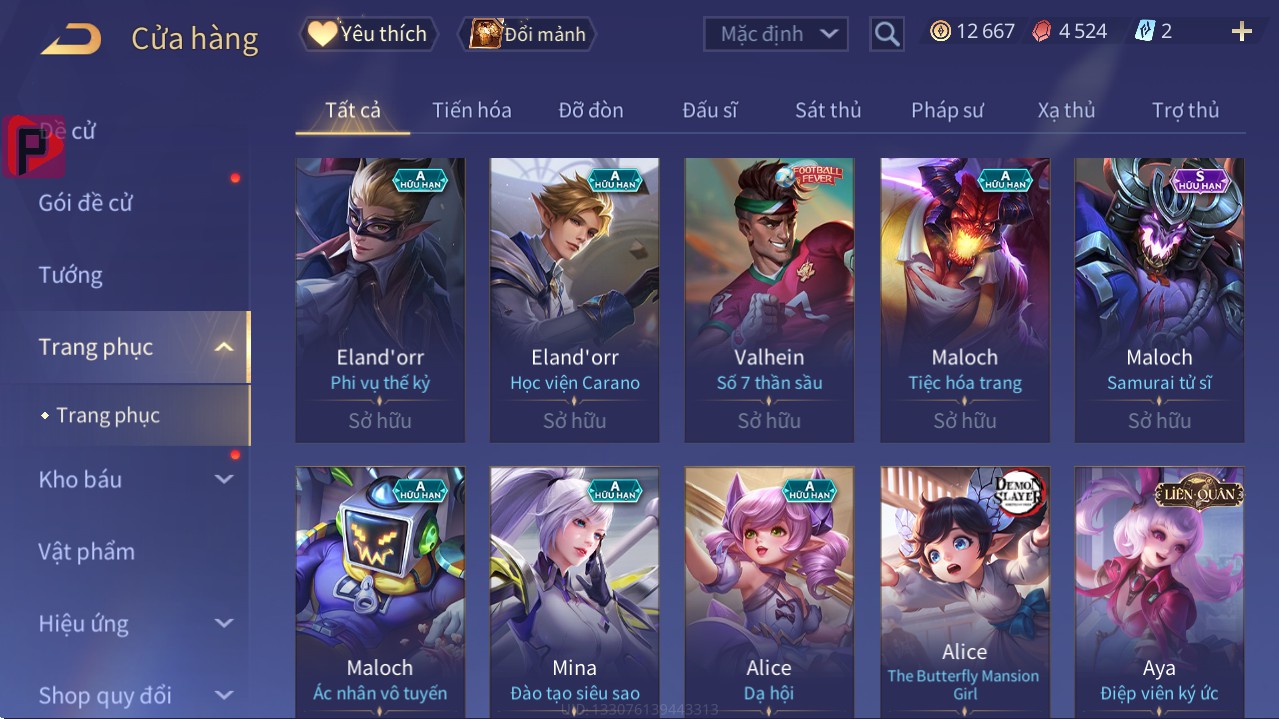
Task: Add currency with the plus button
Action: (x=1241, y=32)
